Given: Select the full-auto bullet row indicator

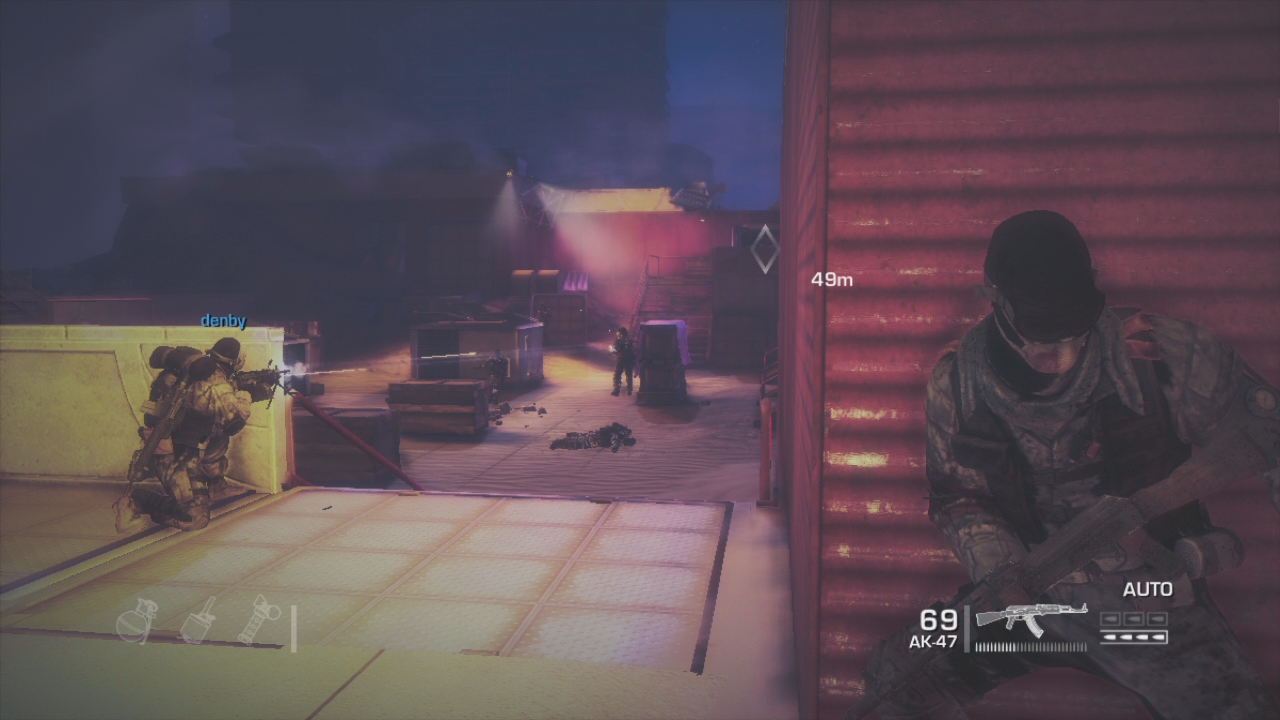Looking at the screenshot, I should point(1134,636).
